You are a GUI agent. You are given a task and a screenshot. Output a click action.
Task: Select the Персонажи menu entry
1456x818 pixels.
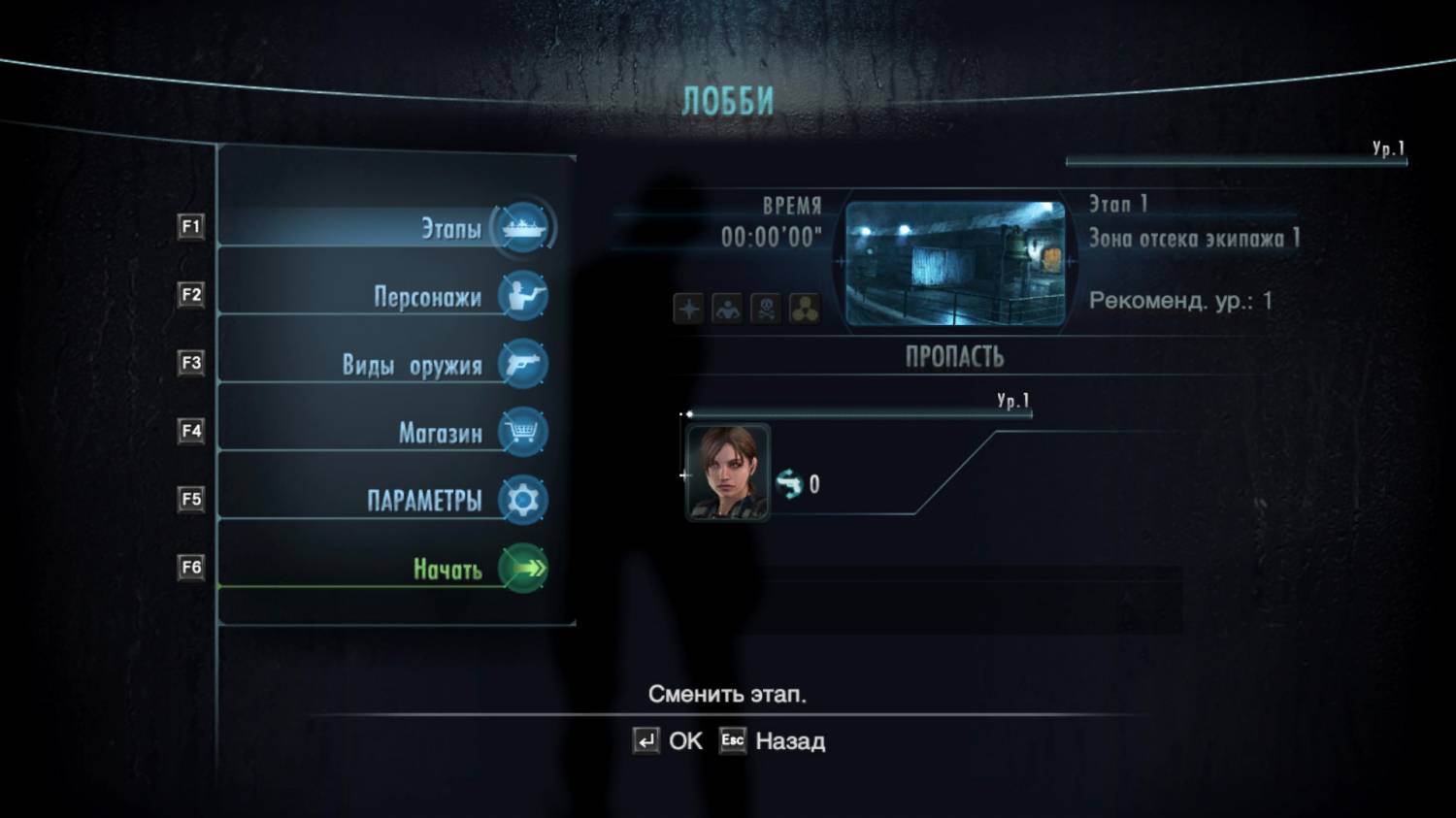pos(428,297)
